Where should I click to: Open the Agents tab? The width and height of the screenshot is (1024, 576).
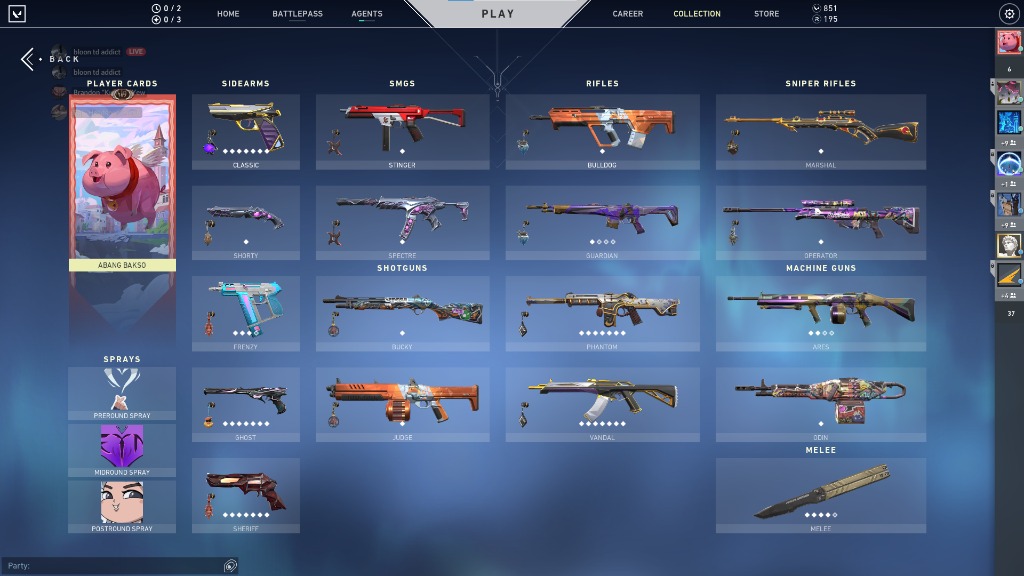coord(367,14)
